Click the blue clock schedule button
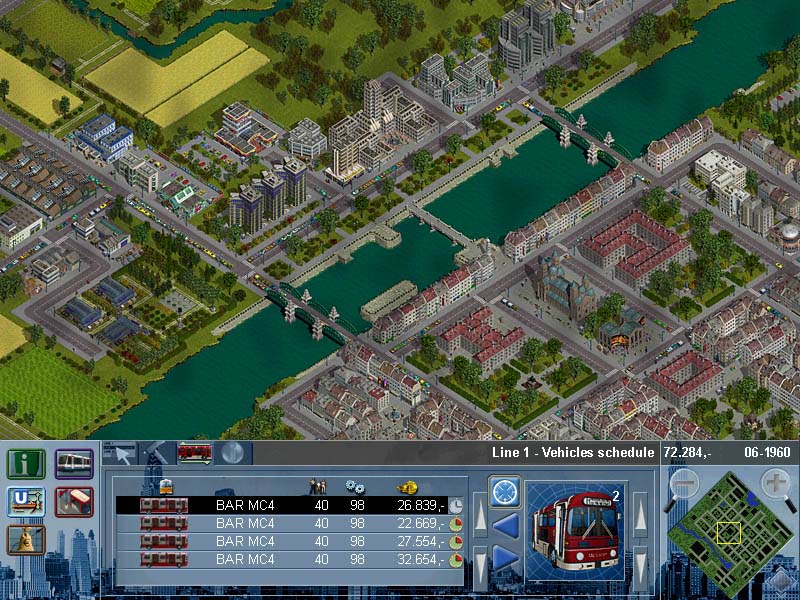This screenshot has width=800, height=600. point(504,492)
